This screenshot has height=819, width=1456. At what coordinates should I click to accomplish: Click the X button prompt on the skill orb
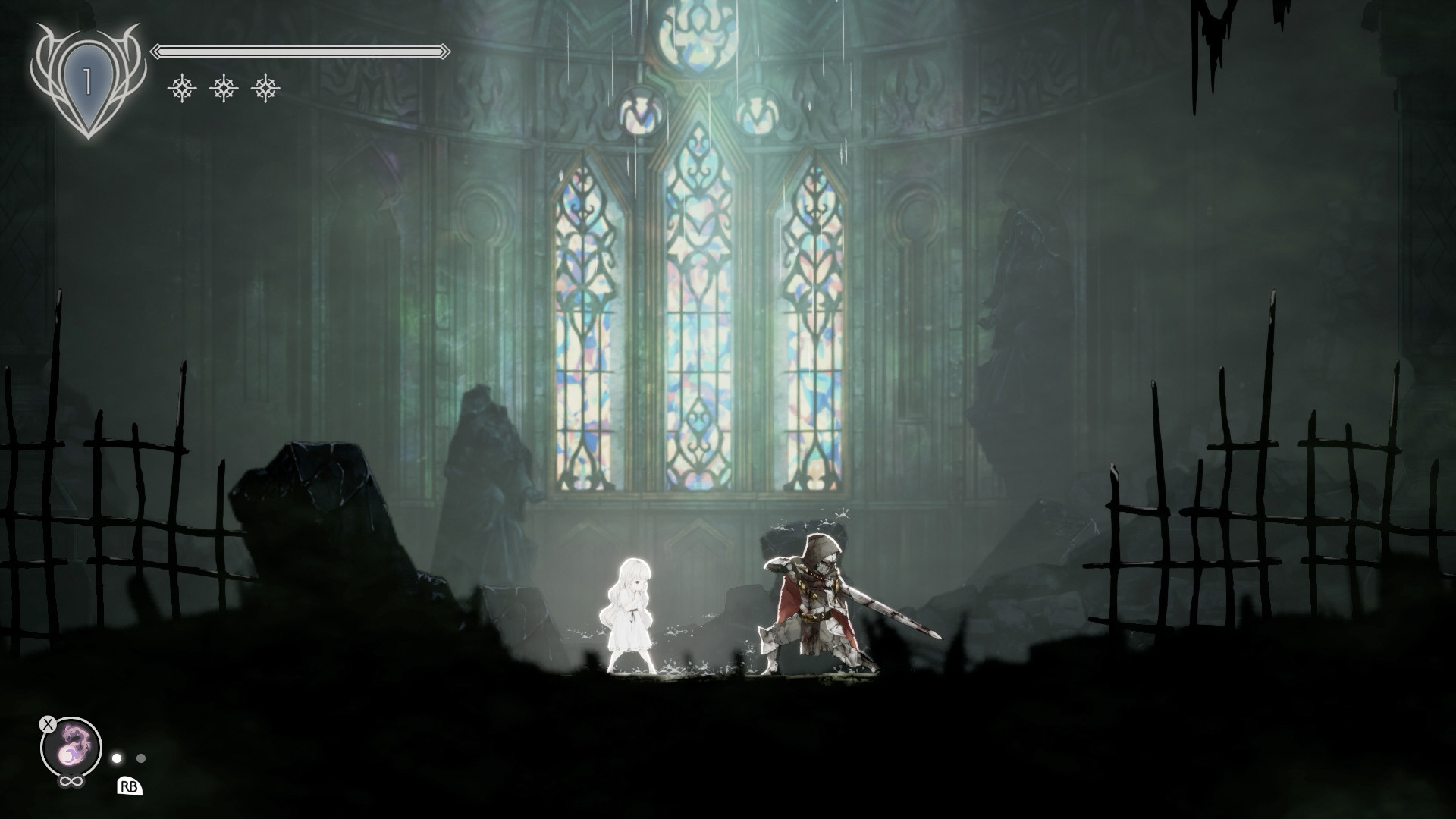(47, 723)
